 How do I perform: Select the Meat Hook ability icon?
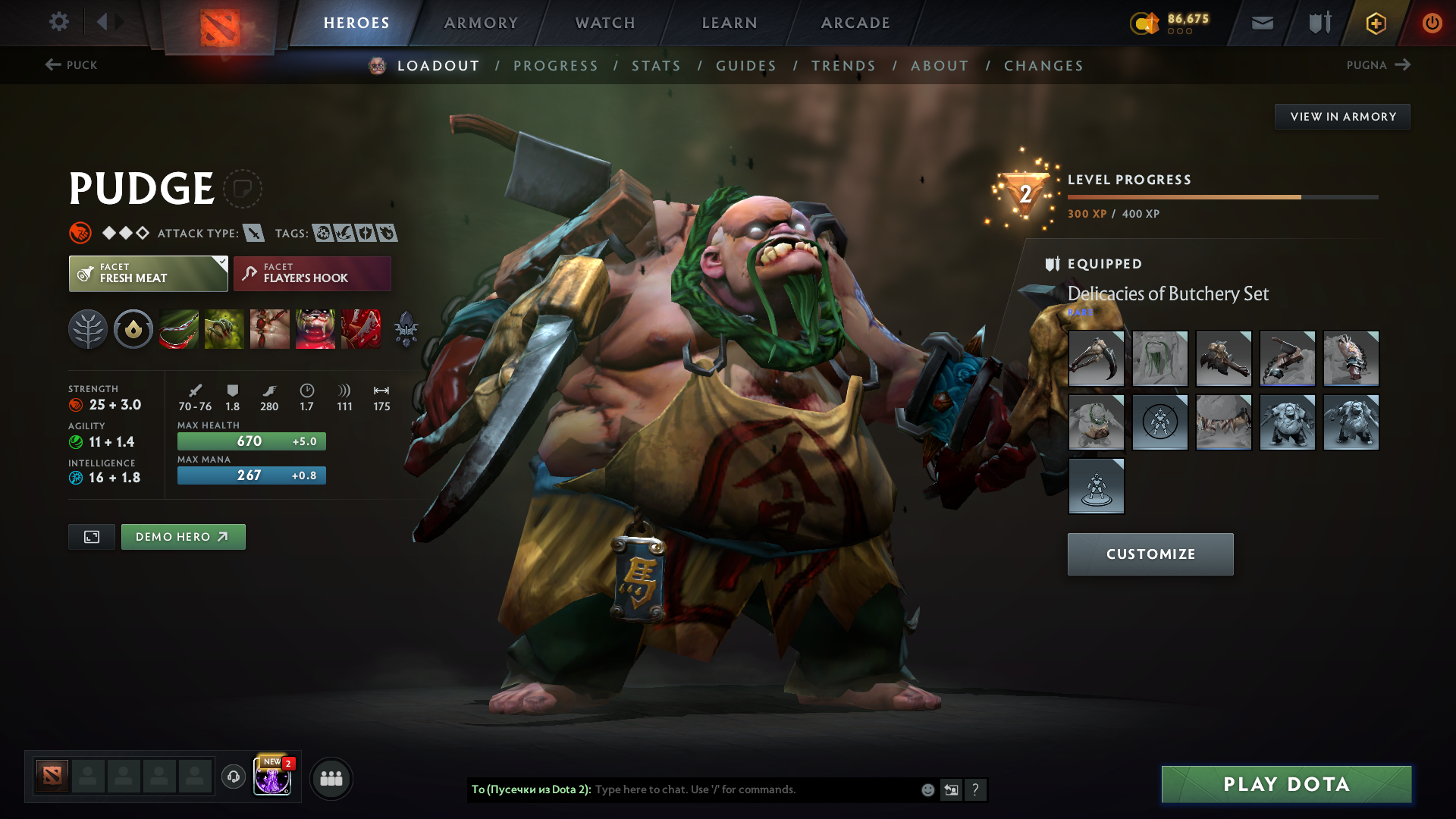point(179,329)
